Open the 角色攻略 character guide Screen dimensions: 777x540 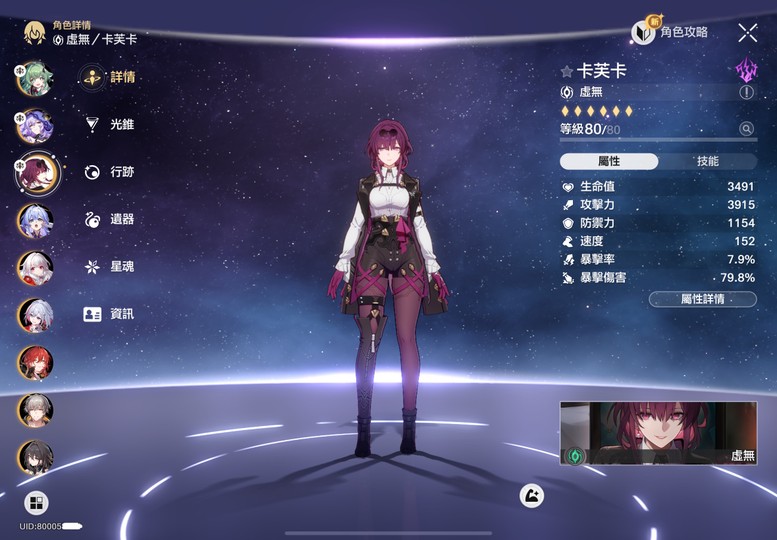tap(671, 32)
